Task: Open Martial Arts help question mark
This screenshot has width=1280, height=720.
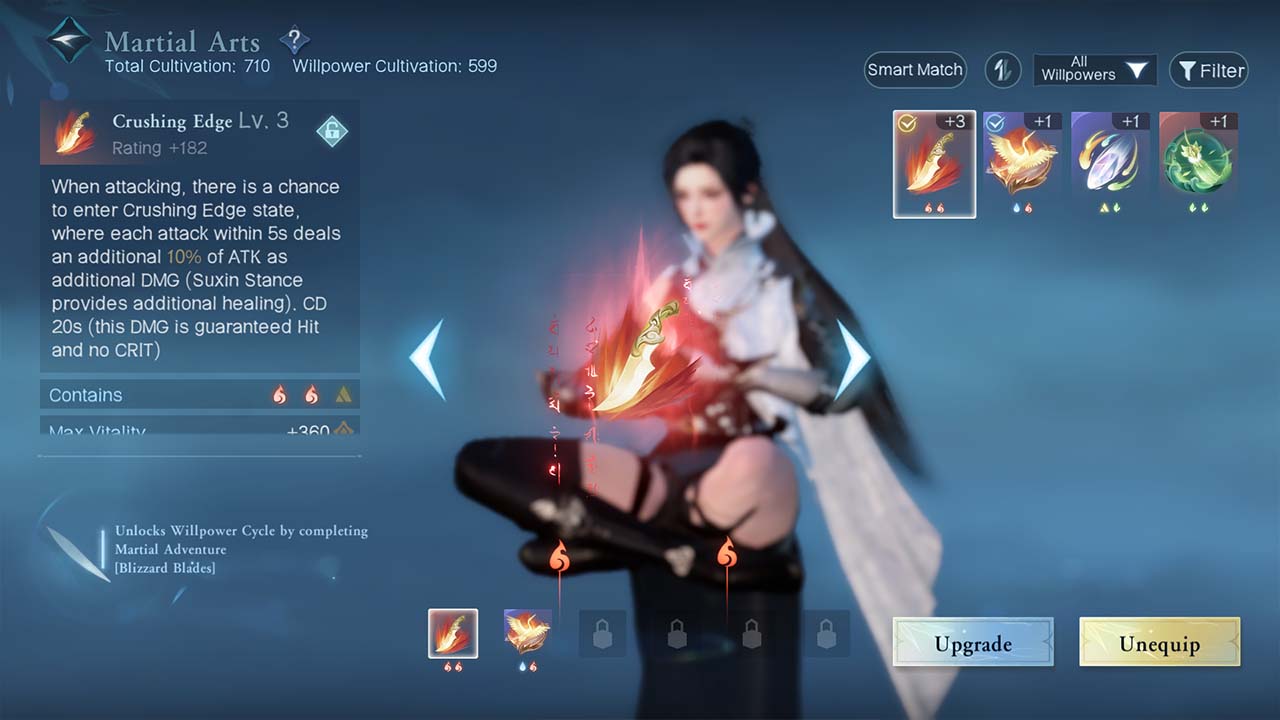Action: tap(294, 41)
